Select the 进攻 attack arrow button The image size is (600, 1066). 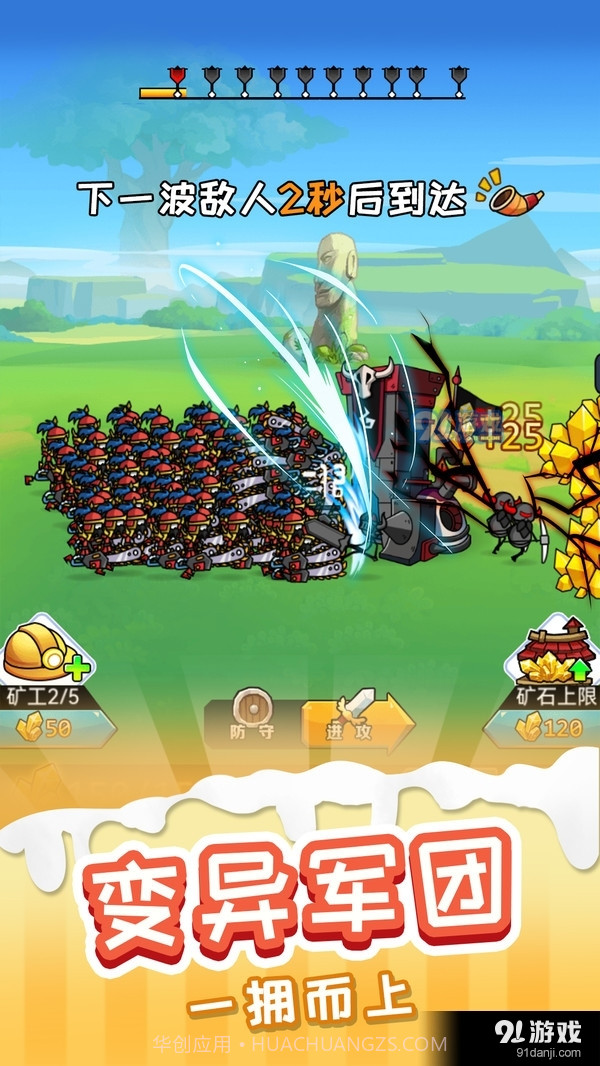357,720
